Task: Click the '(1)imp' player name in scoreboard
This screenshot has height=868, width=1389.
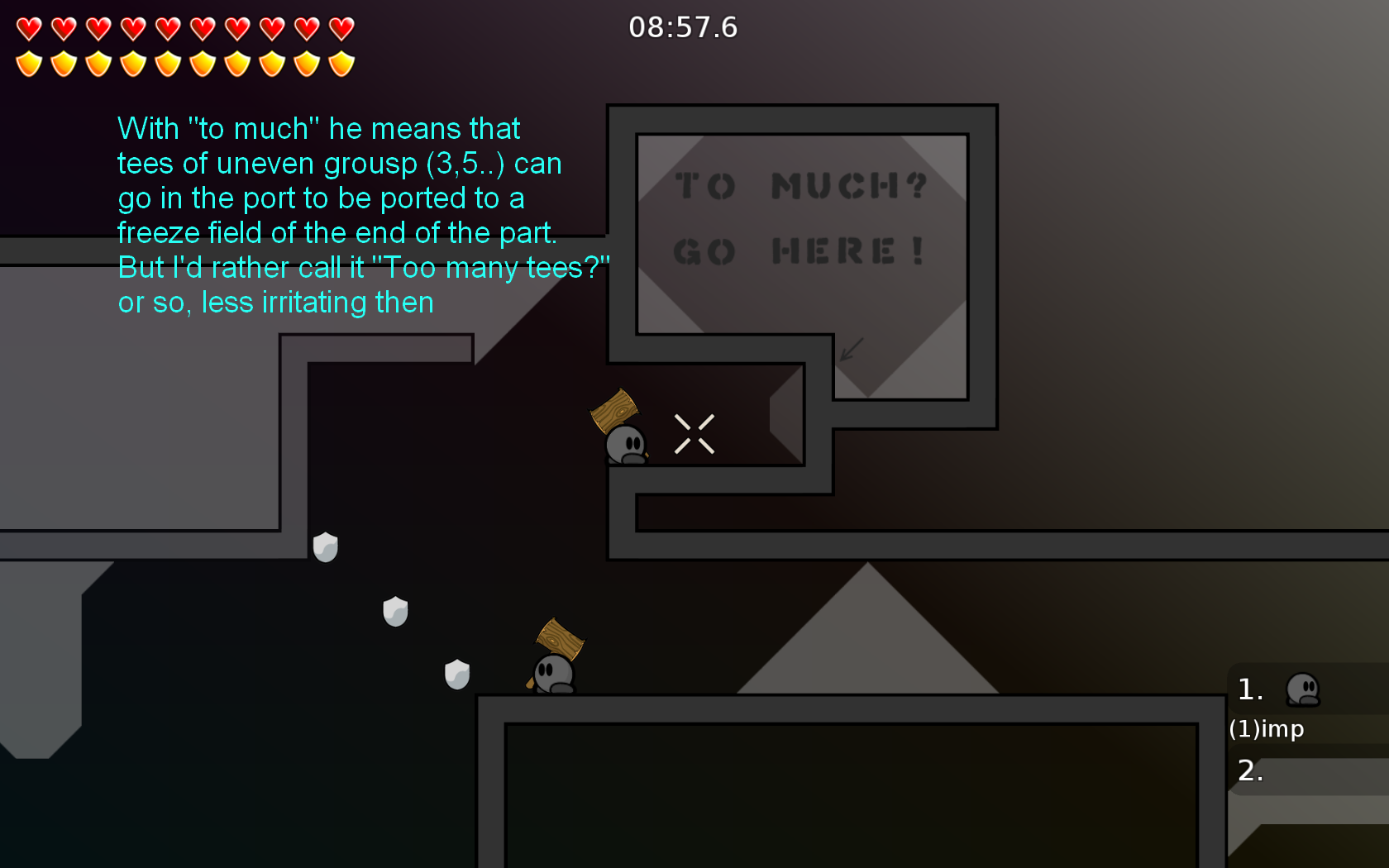Action: 1267,729
